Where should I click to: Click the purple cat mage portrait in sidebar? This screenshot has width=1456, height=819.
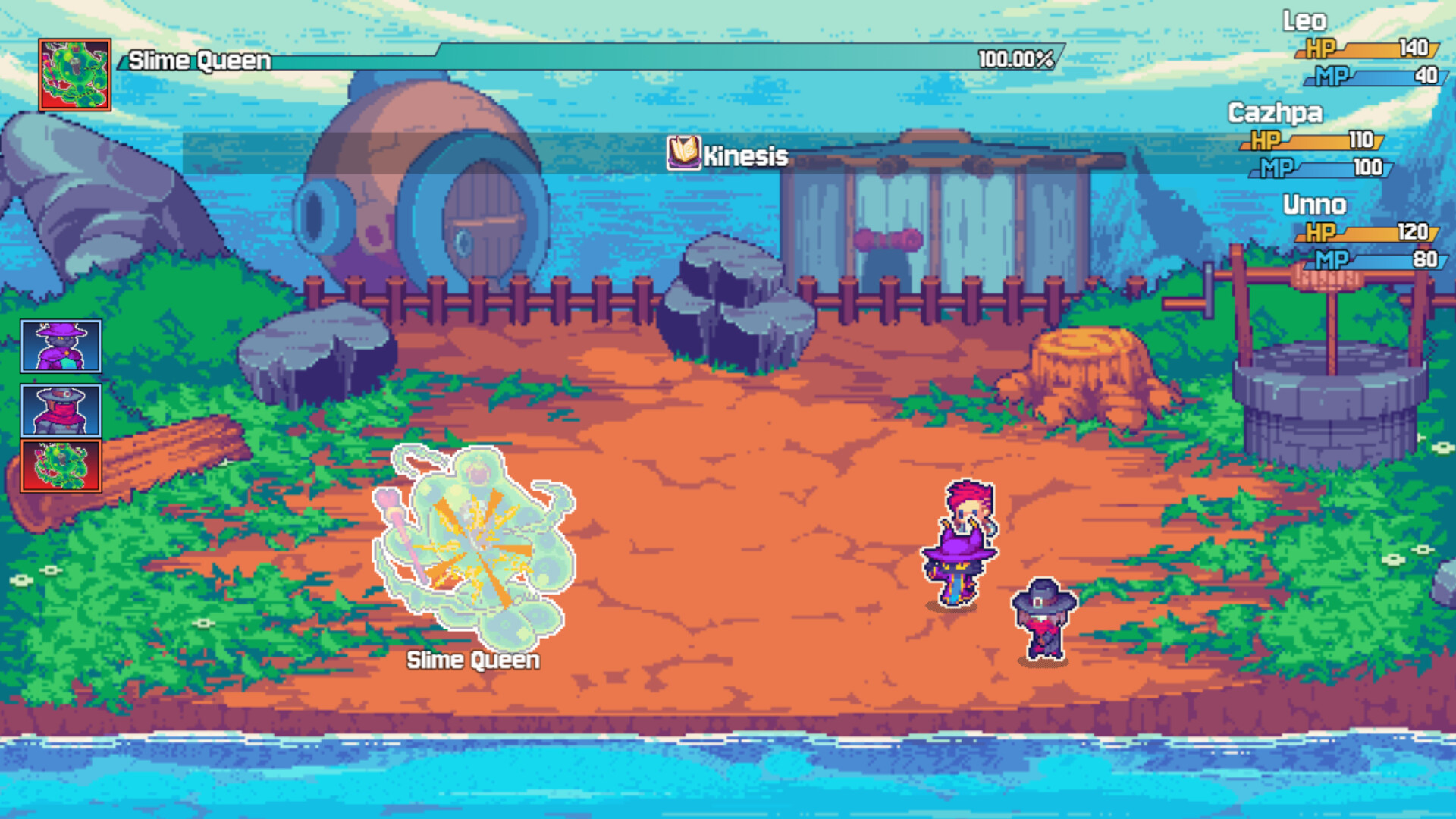58,348
